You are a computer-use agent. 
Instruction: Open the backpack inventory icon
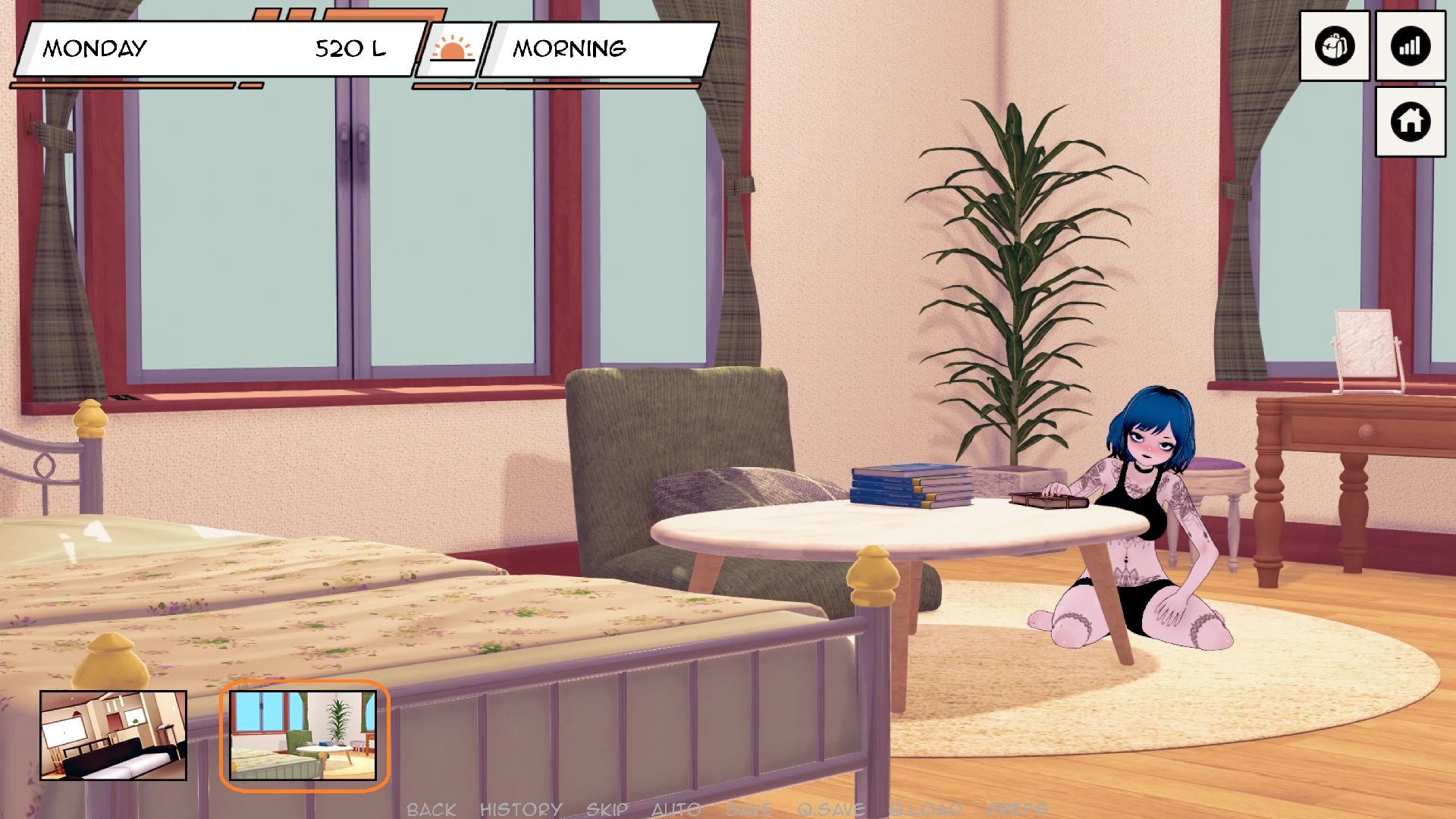(1335, 46)
